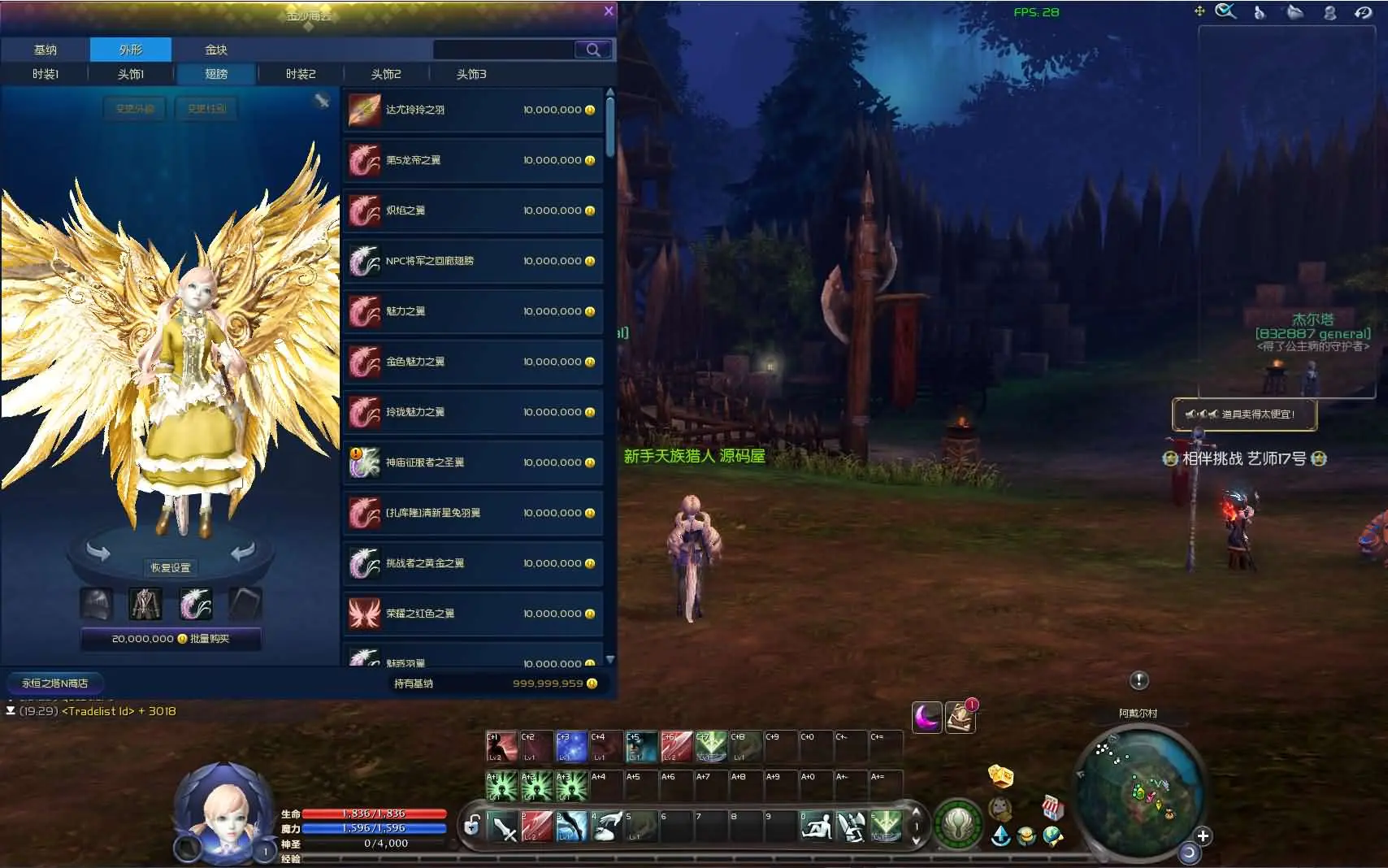Screen dimensions: 1388x868
Task: Choose the 炽焰之翼 wings item
Action: (x=473, y=211)
